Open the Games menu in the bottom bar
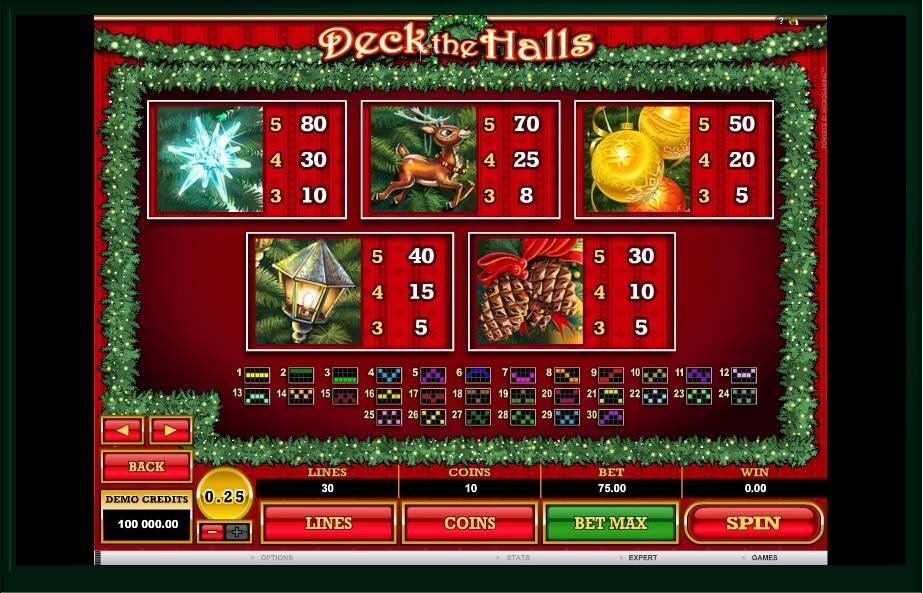This screenshot has height=593, width=923. [x=764, y=557]
